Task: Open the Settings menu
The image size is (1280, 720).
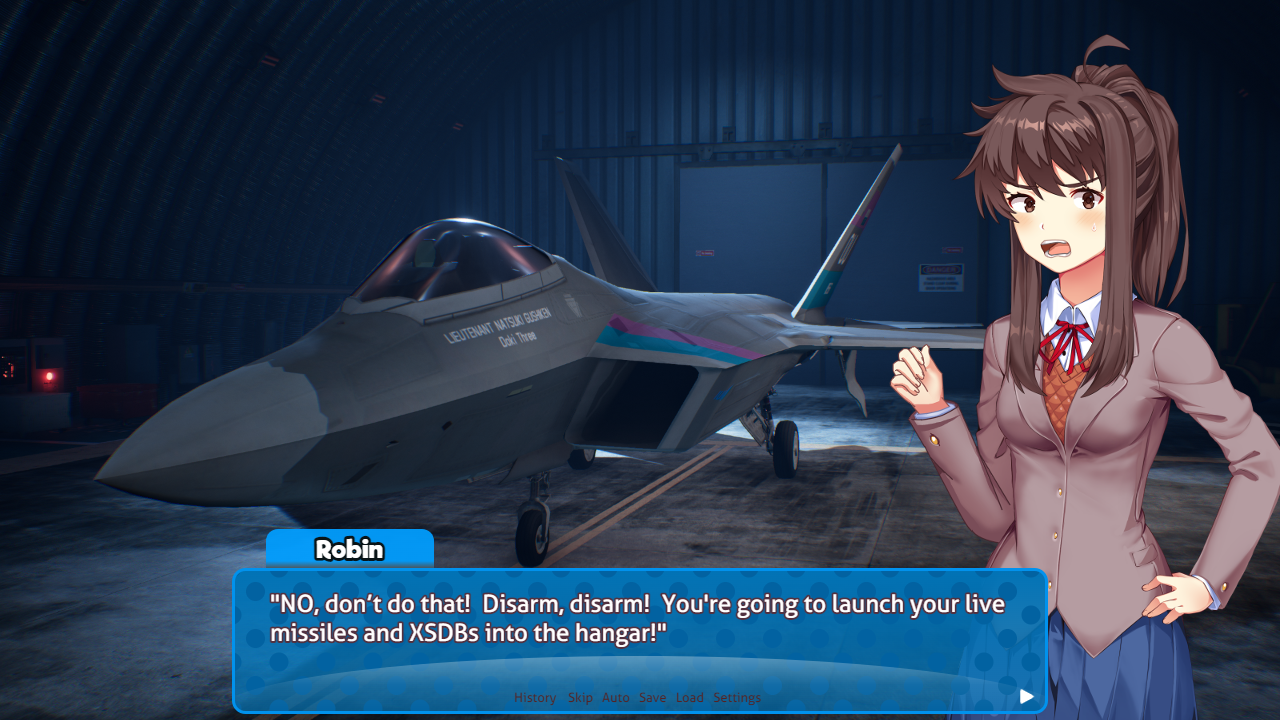Action: (737, 697)
